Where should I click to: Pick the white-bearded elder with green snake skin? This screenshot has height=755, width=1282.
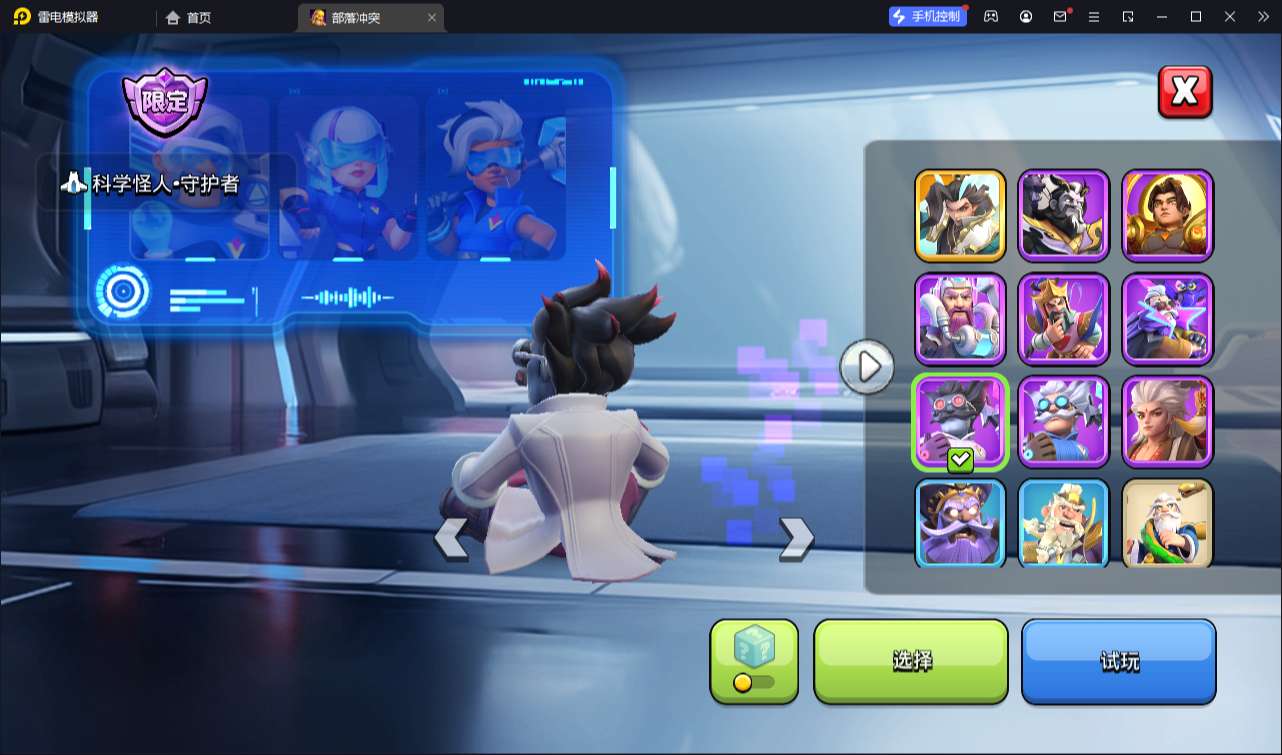pos(1167,522)
